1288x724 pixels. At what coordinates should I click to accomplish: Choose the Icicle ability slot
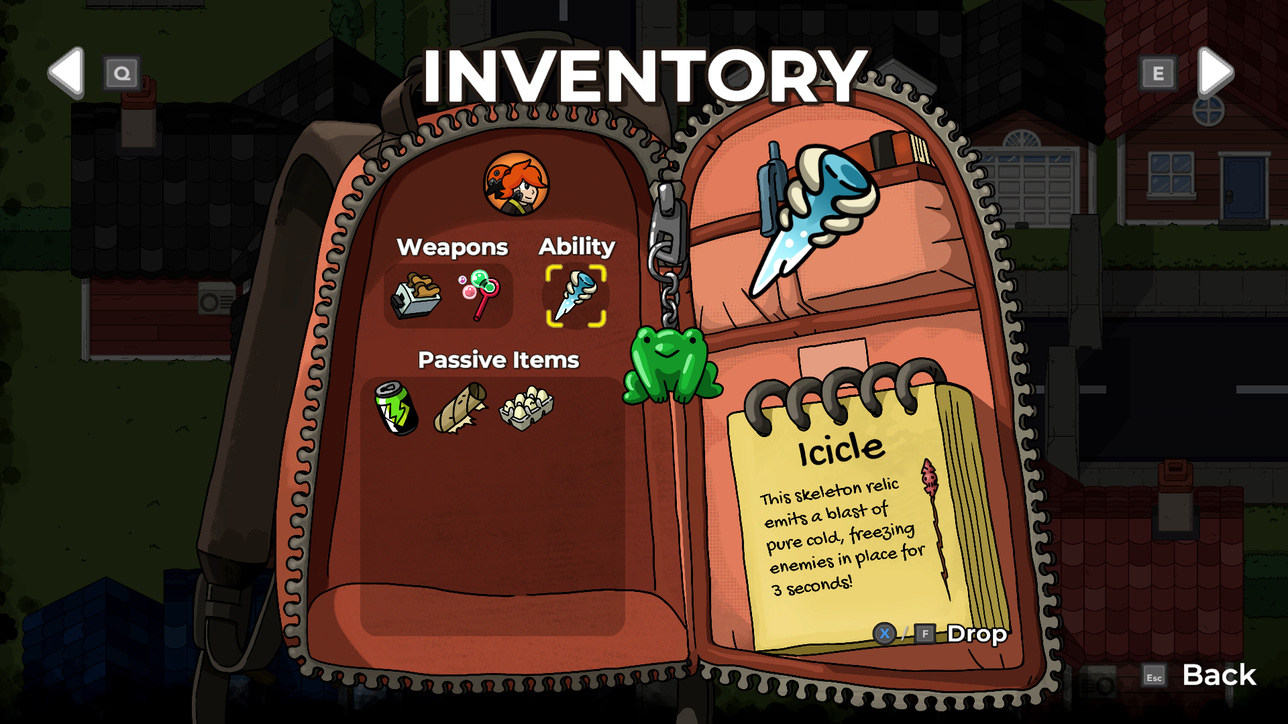(575, 296)
